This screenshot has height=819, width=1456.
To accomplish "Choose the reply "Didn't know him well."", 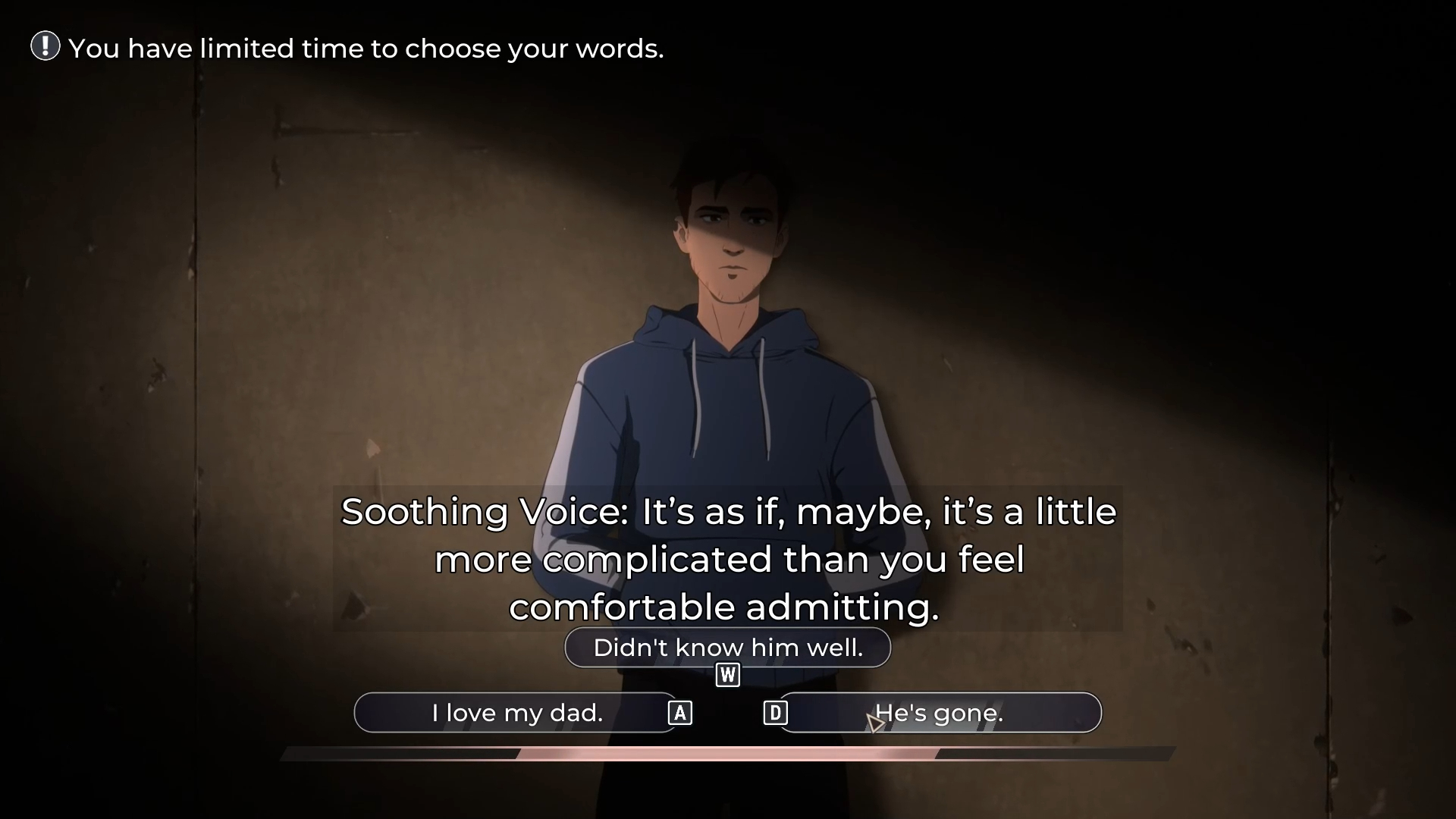I will [727, 648].
